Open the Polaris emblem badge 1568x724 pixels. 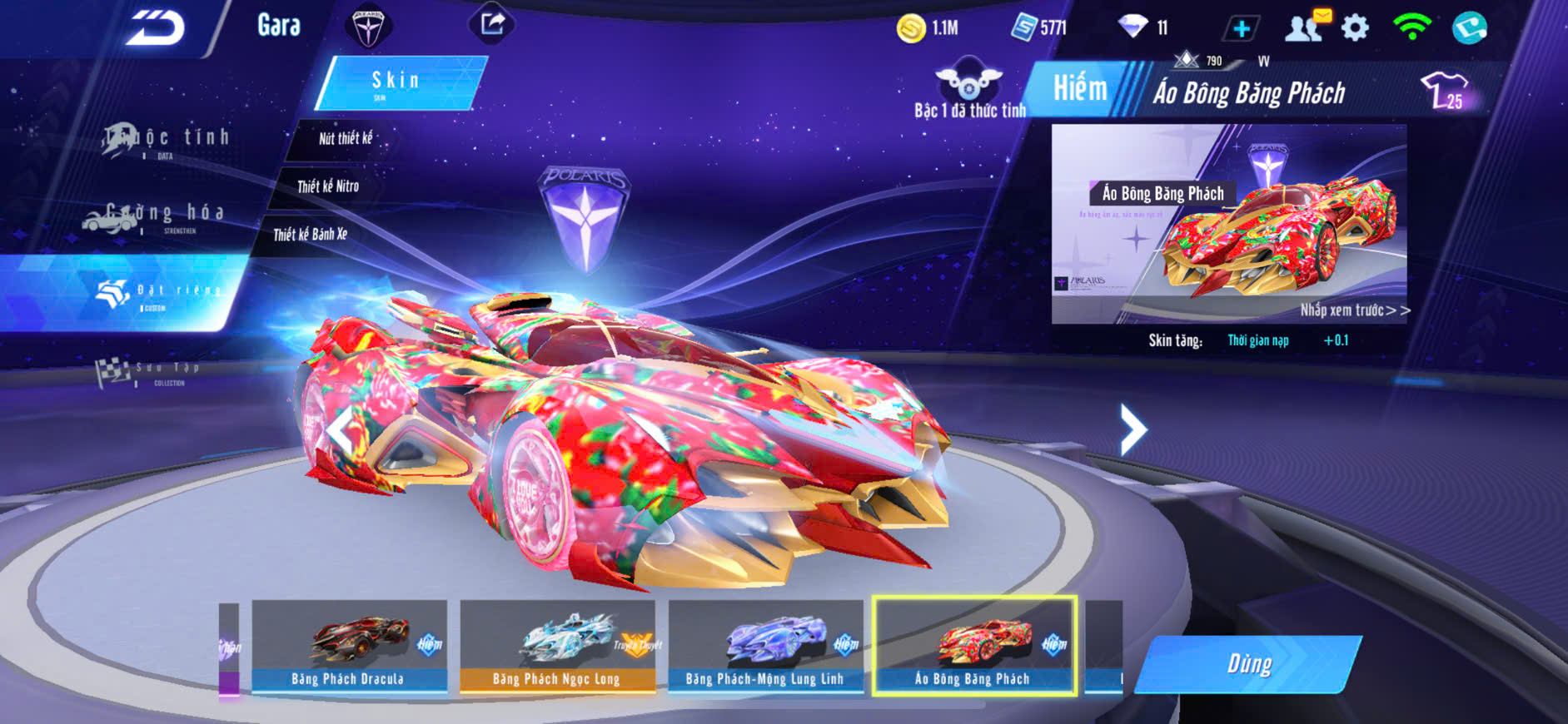coord(367,26)
